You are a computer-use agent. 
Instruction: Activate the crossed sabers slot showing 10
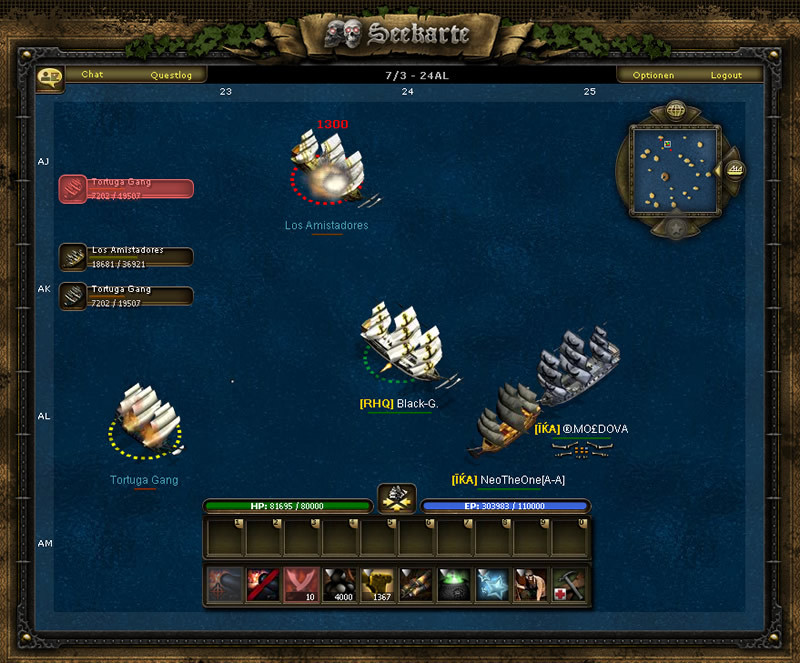[x=302, y=585]
